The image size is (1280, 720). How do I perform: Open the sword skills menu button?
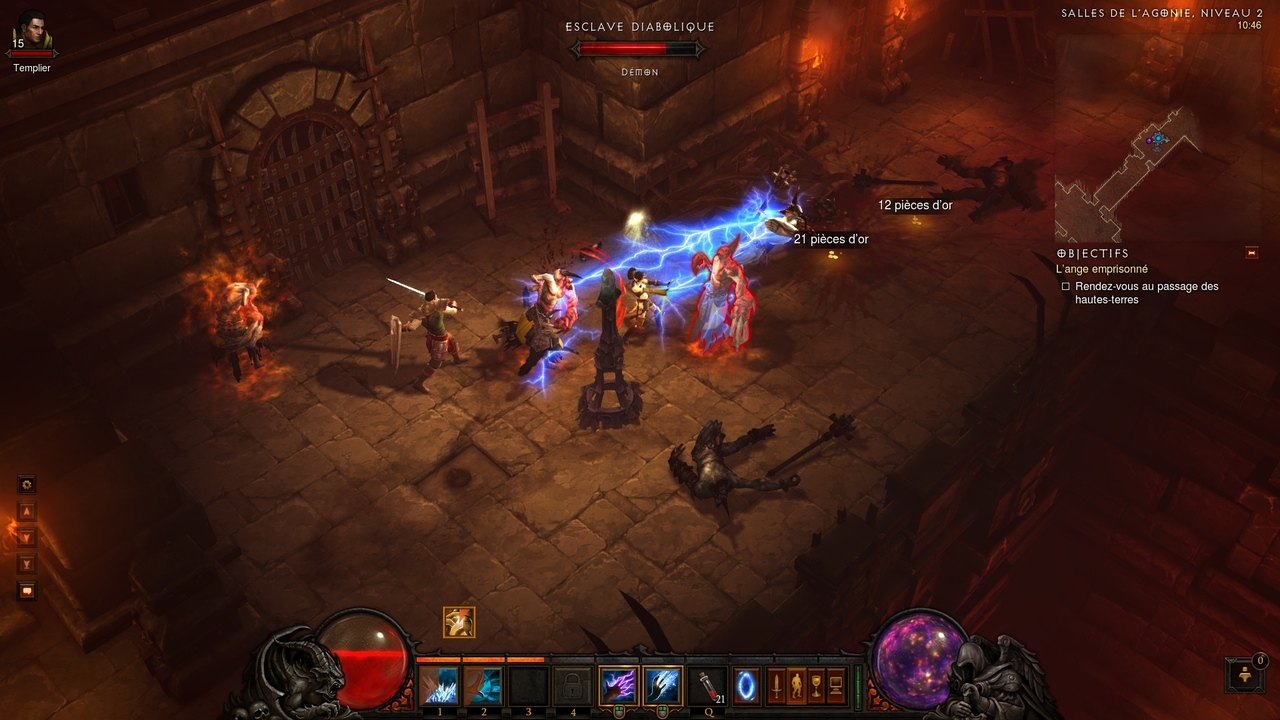tap(776, 686)
